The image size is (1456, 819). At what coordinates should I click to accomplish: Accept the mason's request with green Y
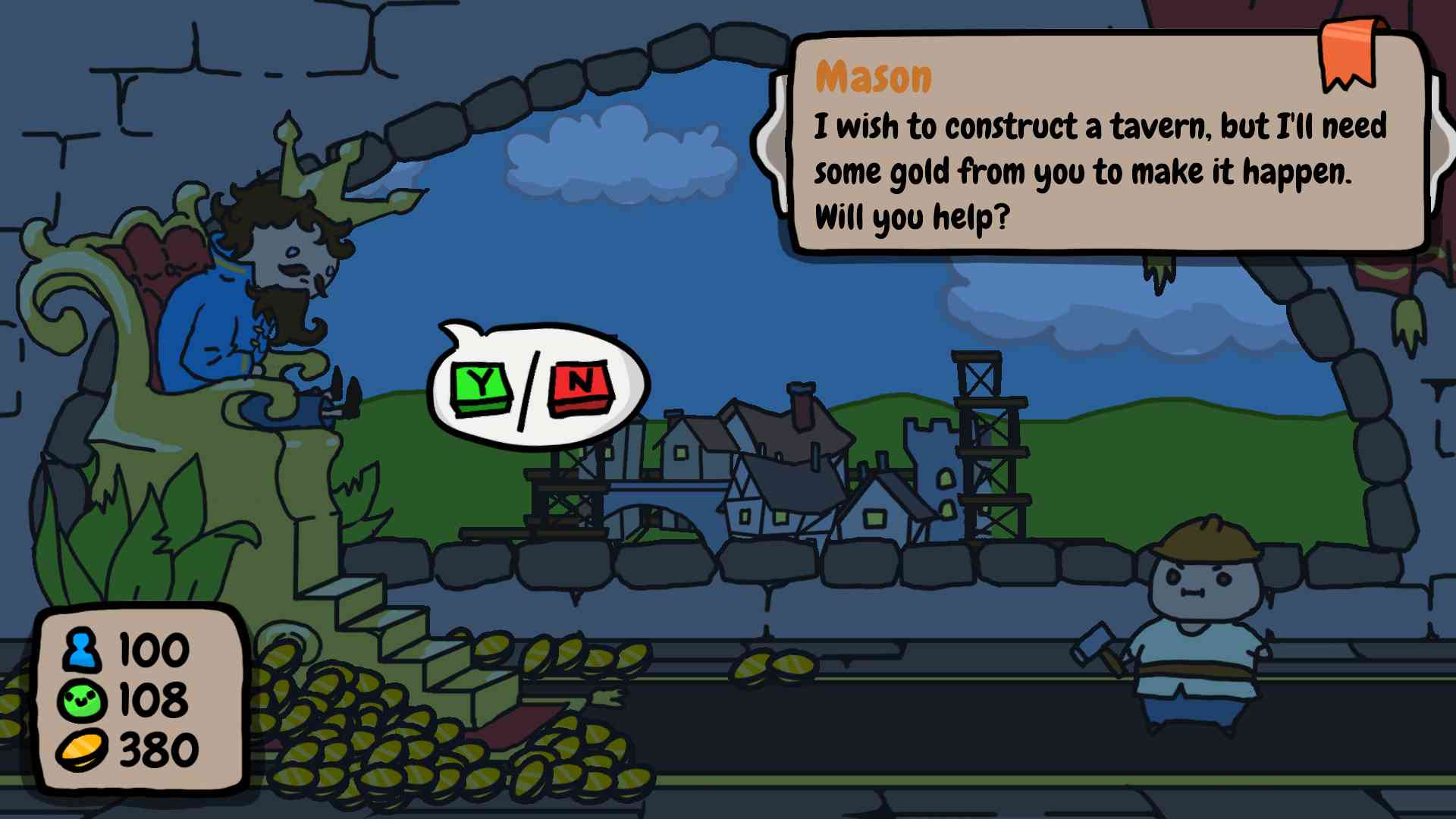482,387
